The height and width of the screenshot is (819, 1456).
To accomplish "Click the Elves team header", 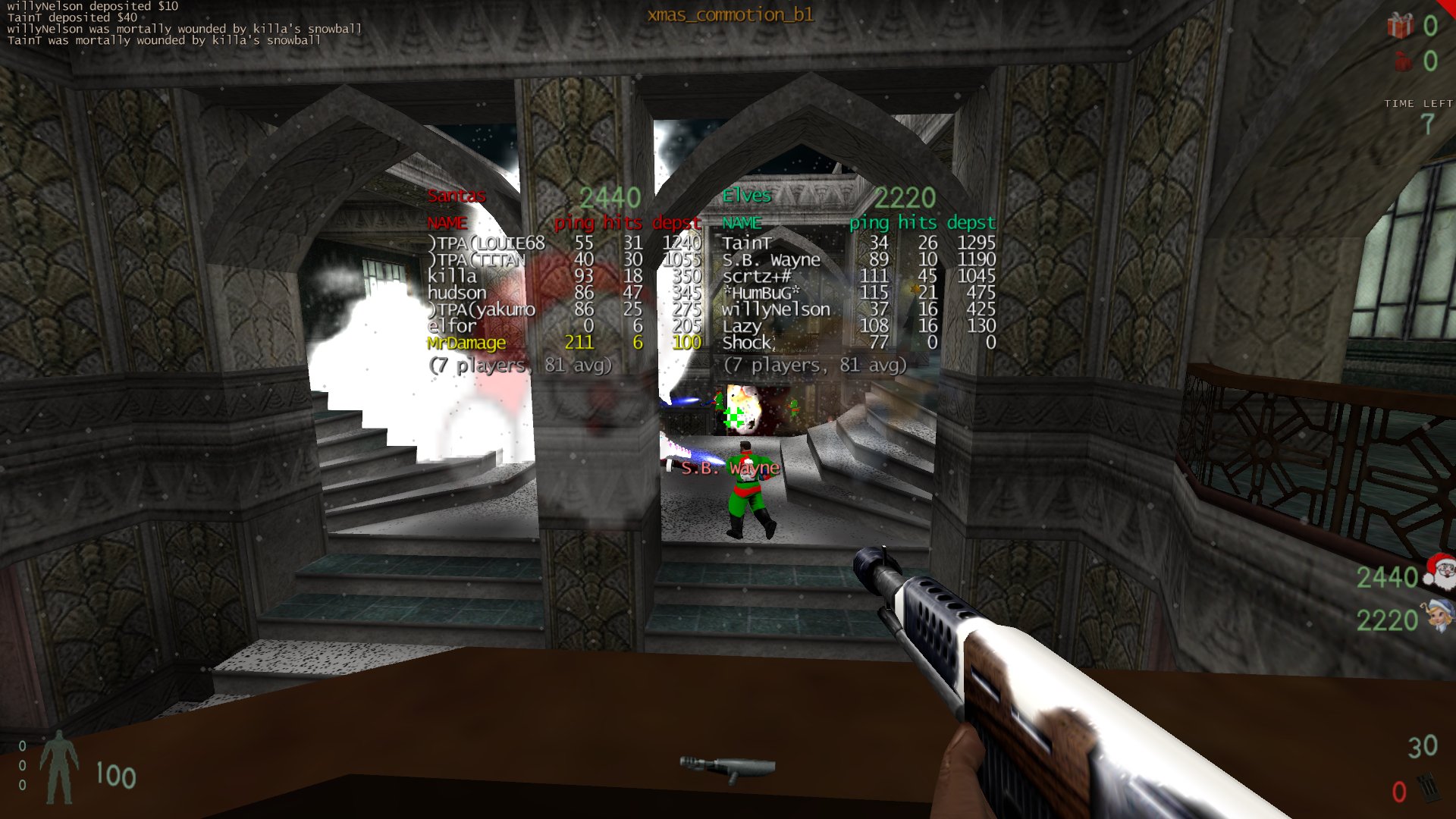I will point(746,196).
